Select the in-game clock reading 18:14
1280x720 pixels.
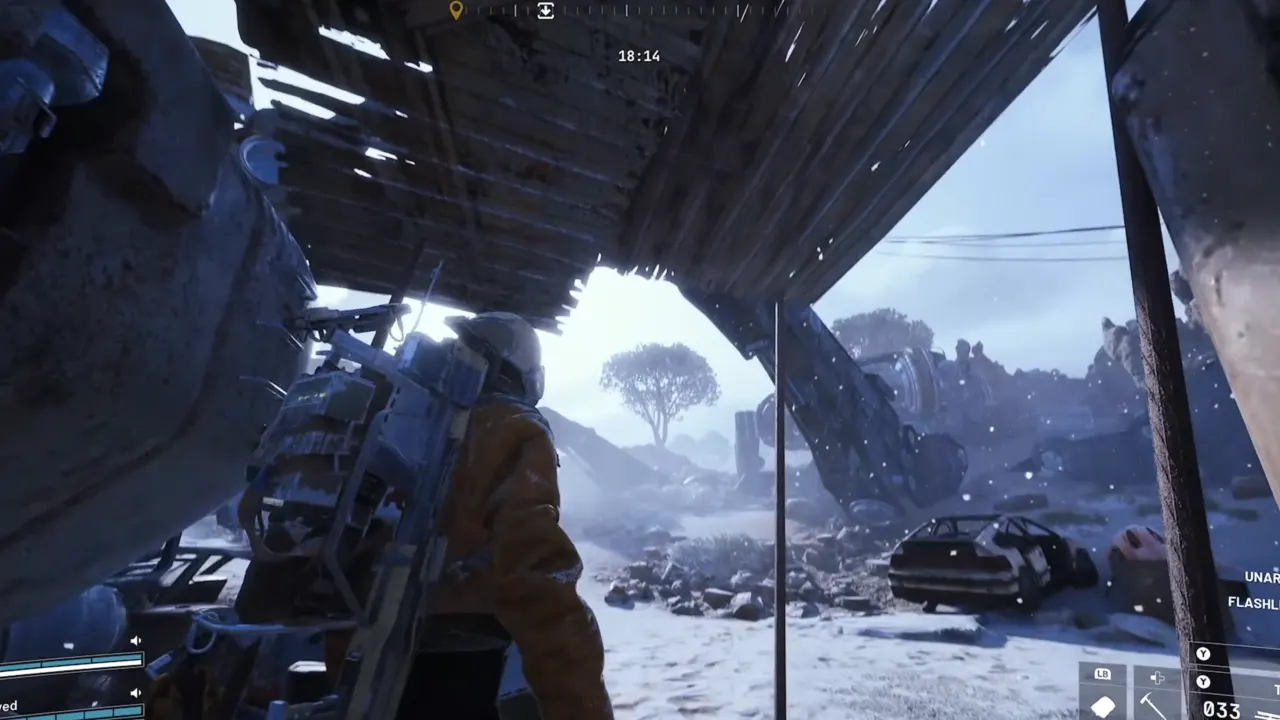pos(641,56)
